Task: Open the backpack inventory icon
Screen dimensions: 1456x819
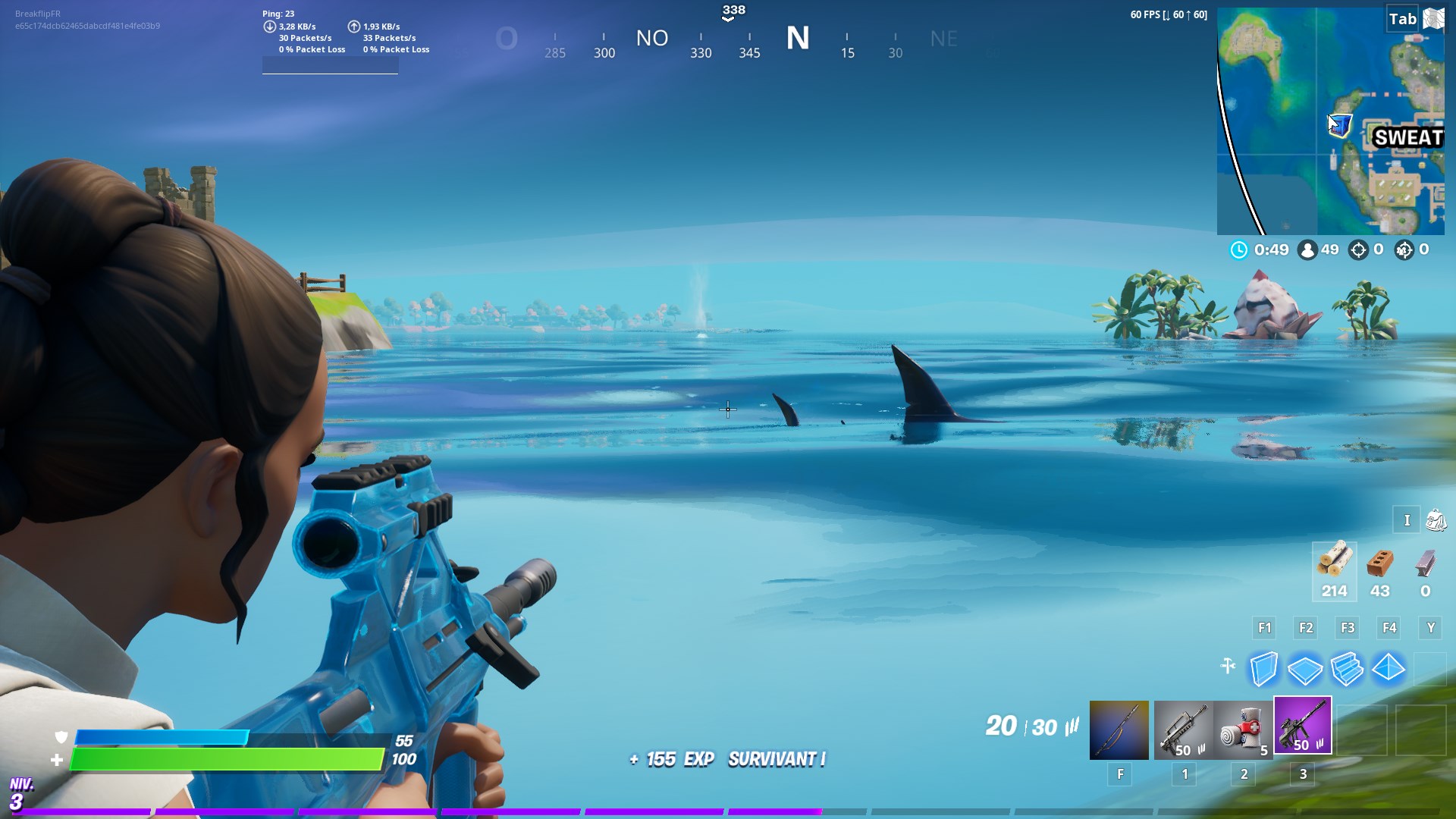Action: [x=1436, y=520]
